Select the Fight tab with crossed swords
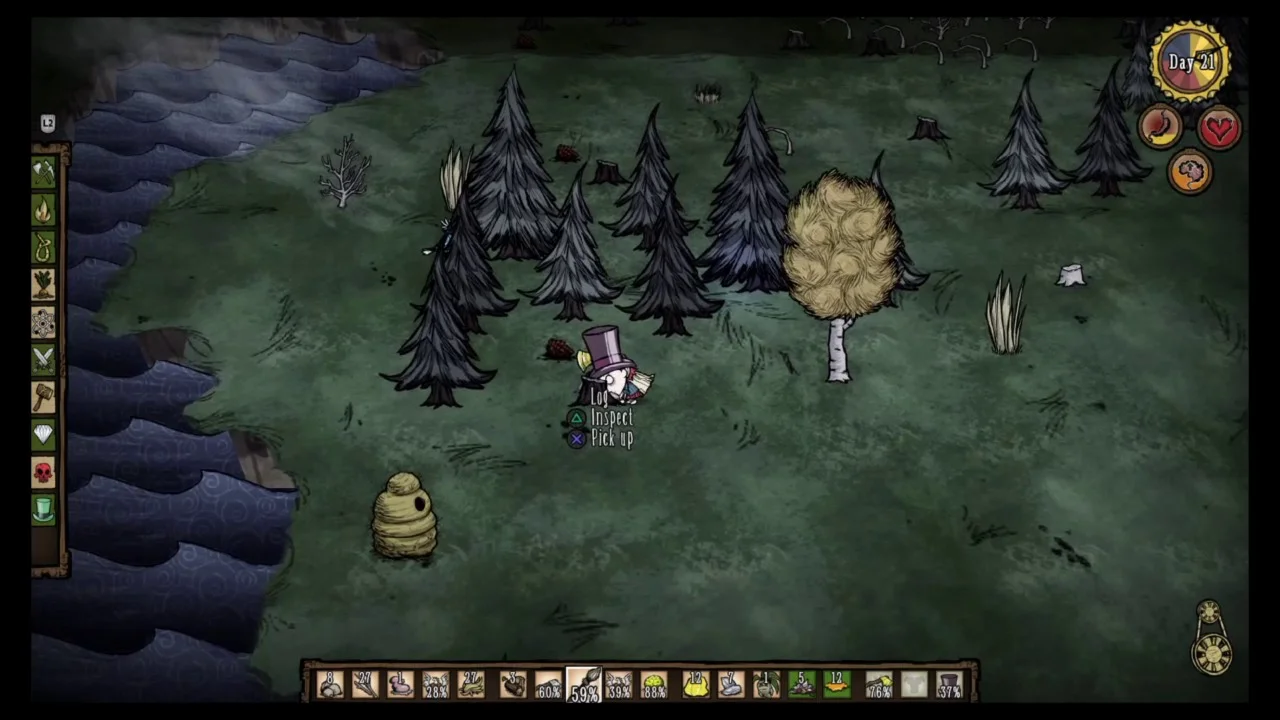 click(43, 358)
